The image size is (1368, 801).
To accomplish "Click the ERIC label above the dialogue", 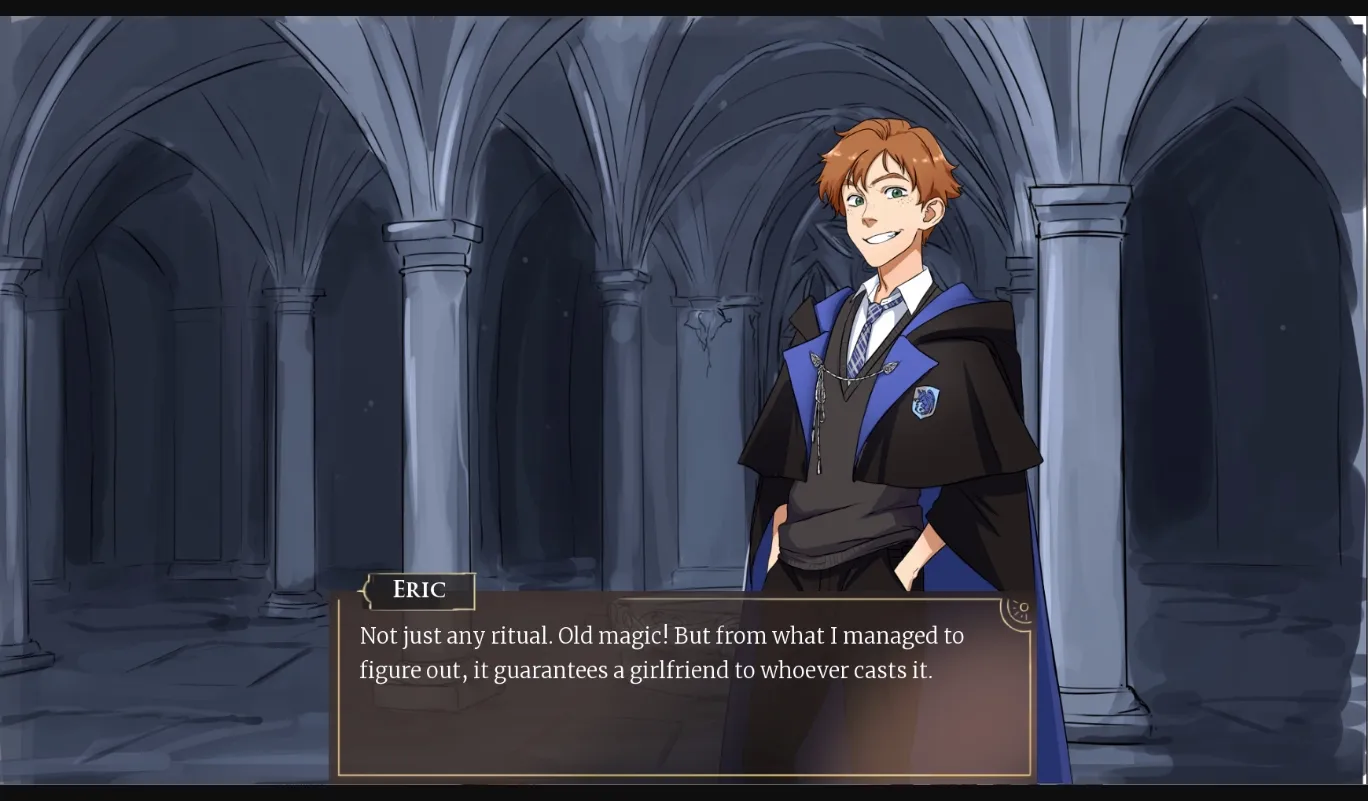I will tap(418, 590).
